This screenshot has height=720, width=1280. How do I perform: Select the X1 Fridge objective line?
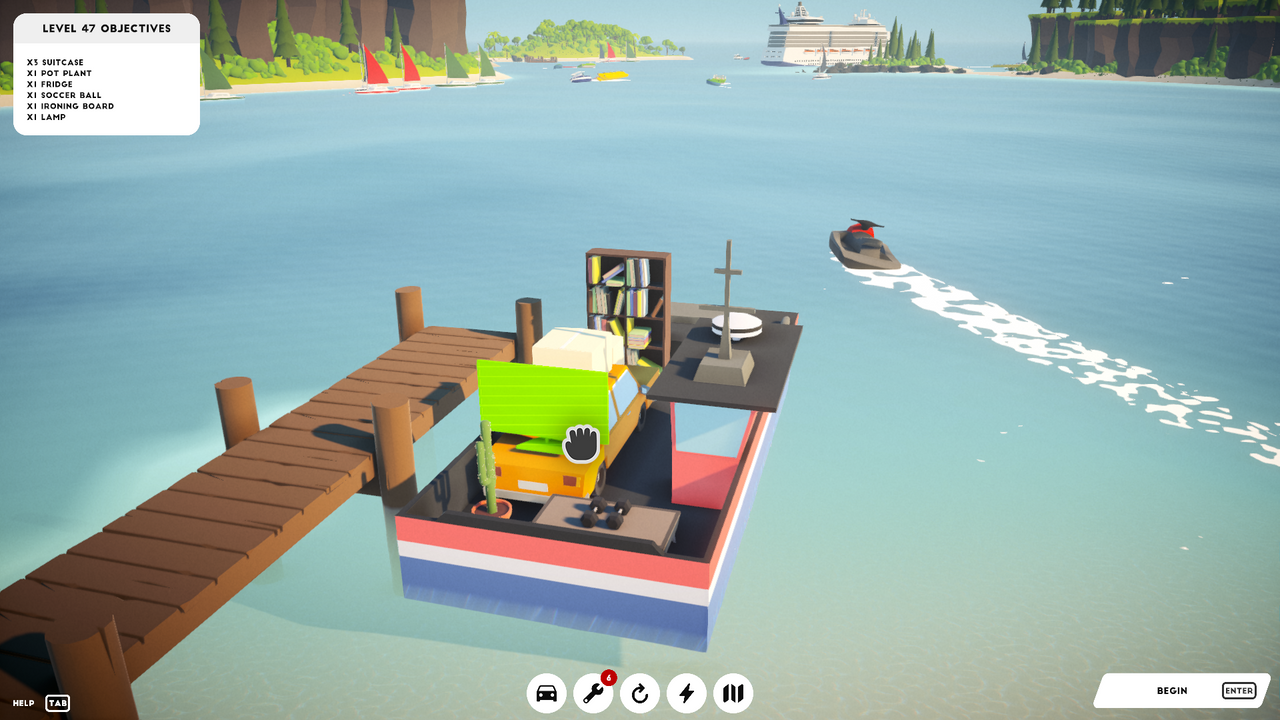coord(49,84)
